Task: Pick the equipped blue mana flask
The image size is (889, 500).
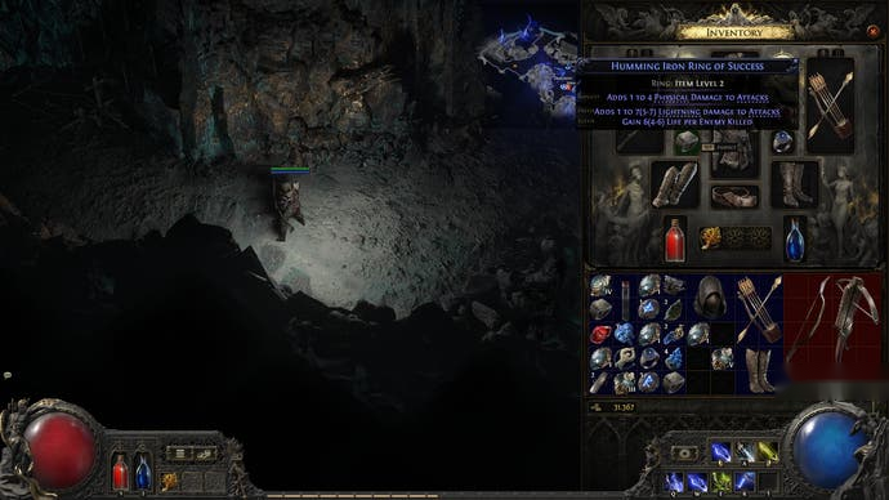Action: tap(794, 238)
